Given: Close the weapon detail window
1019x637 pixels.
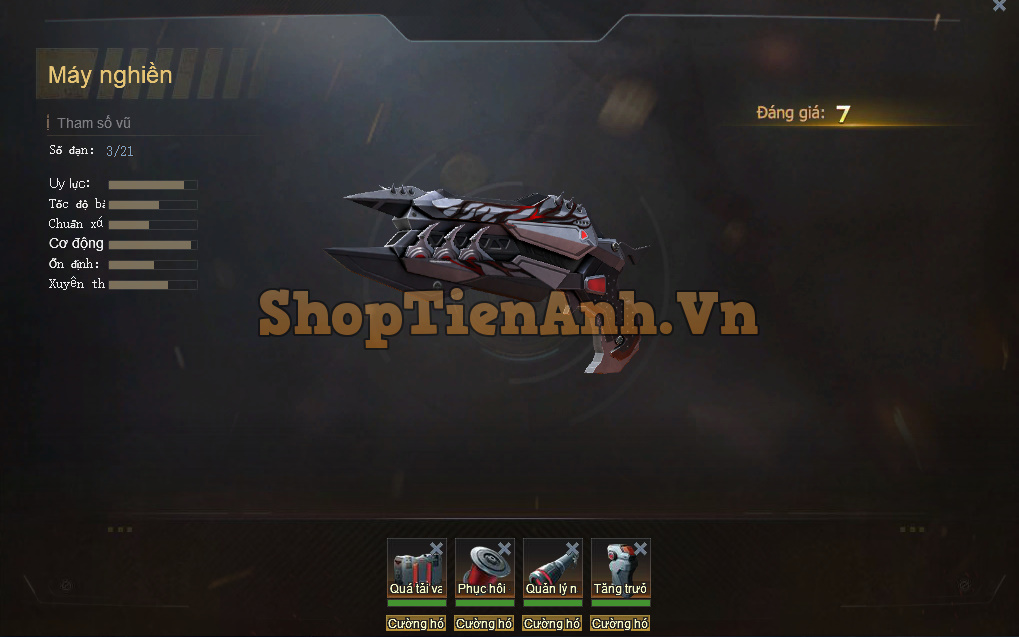Looking at the screenshot, I should coord(999,6).
